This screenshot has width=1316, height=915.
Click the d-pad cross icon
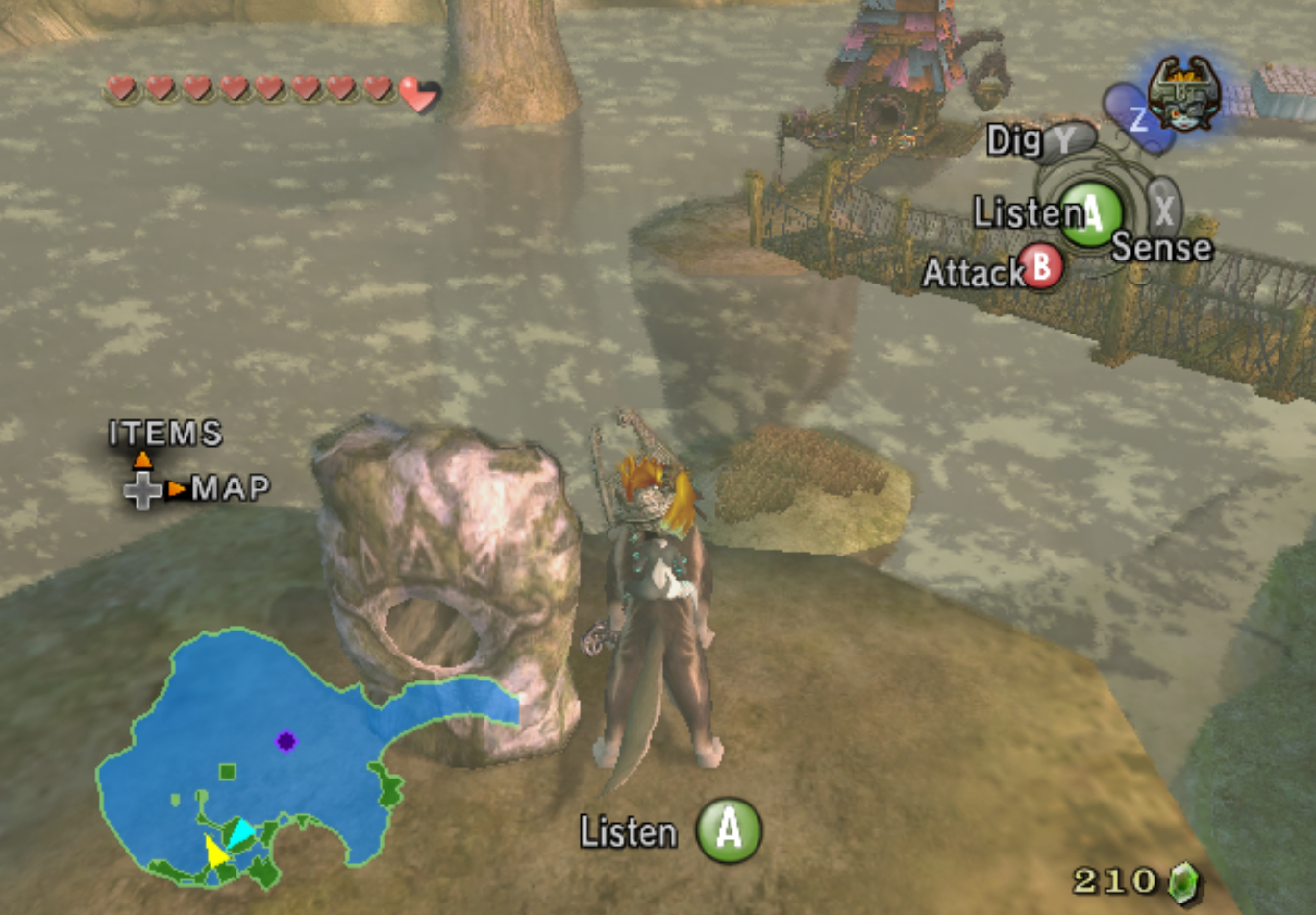tap(141, 492)
